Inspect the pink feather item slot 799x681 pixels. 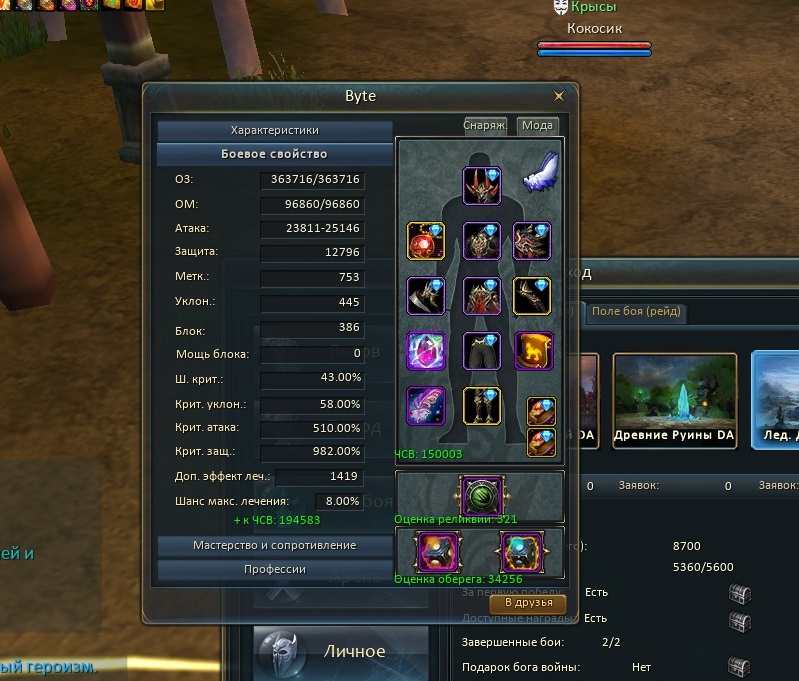426,406
